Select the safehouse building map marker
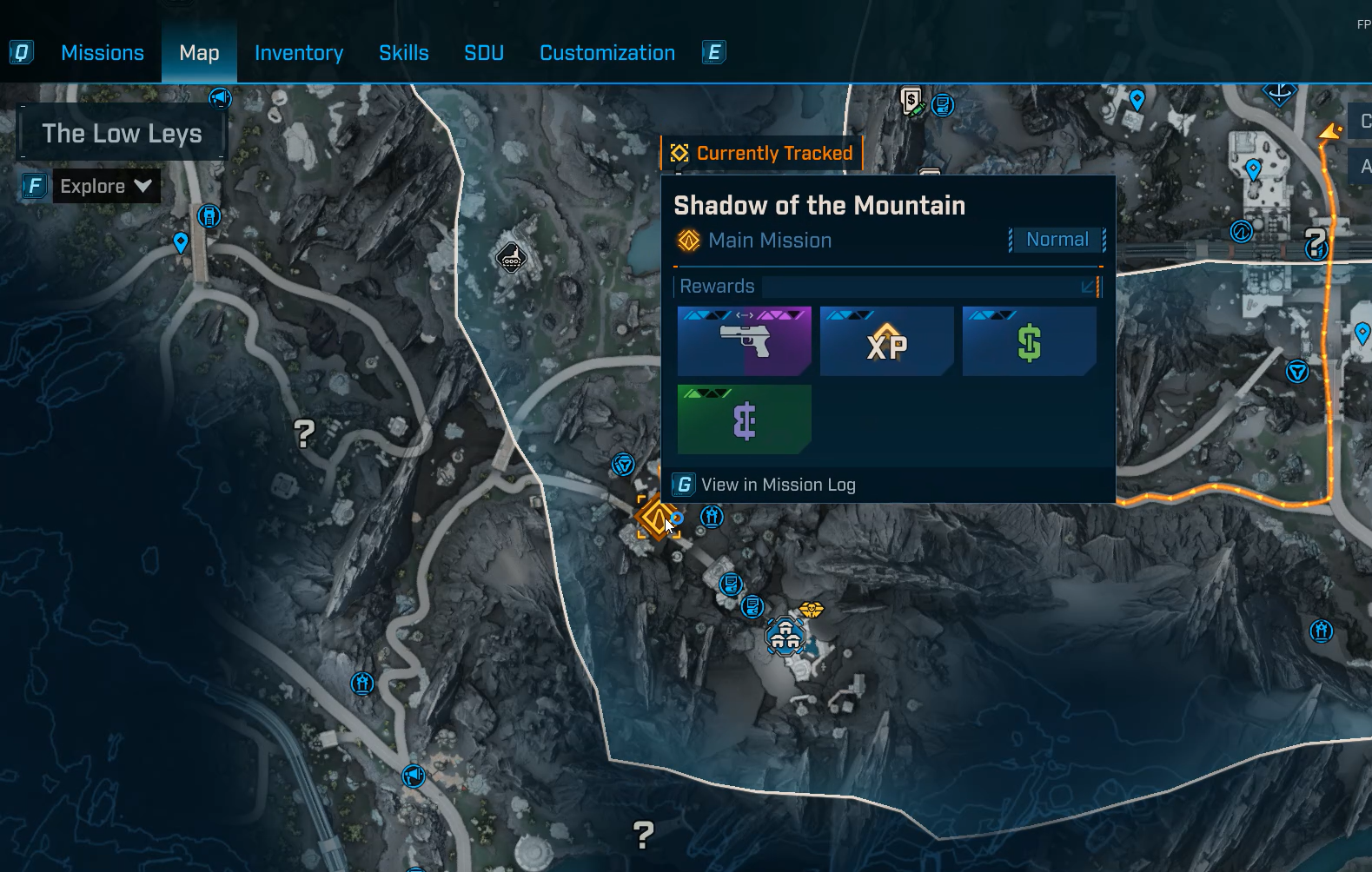 pyautogui.click(x=785, y=637)
